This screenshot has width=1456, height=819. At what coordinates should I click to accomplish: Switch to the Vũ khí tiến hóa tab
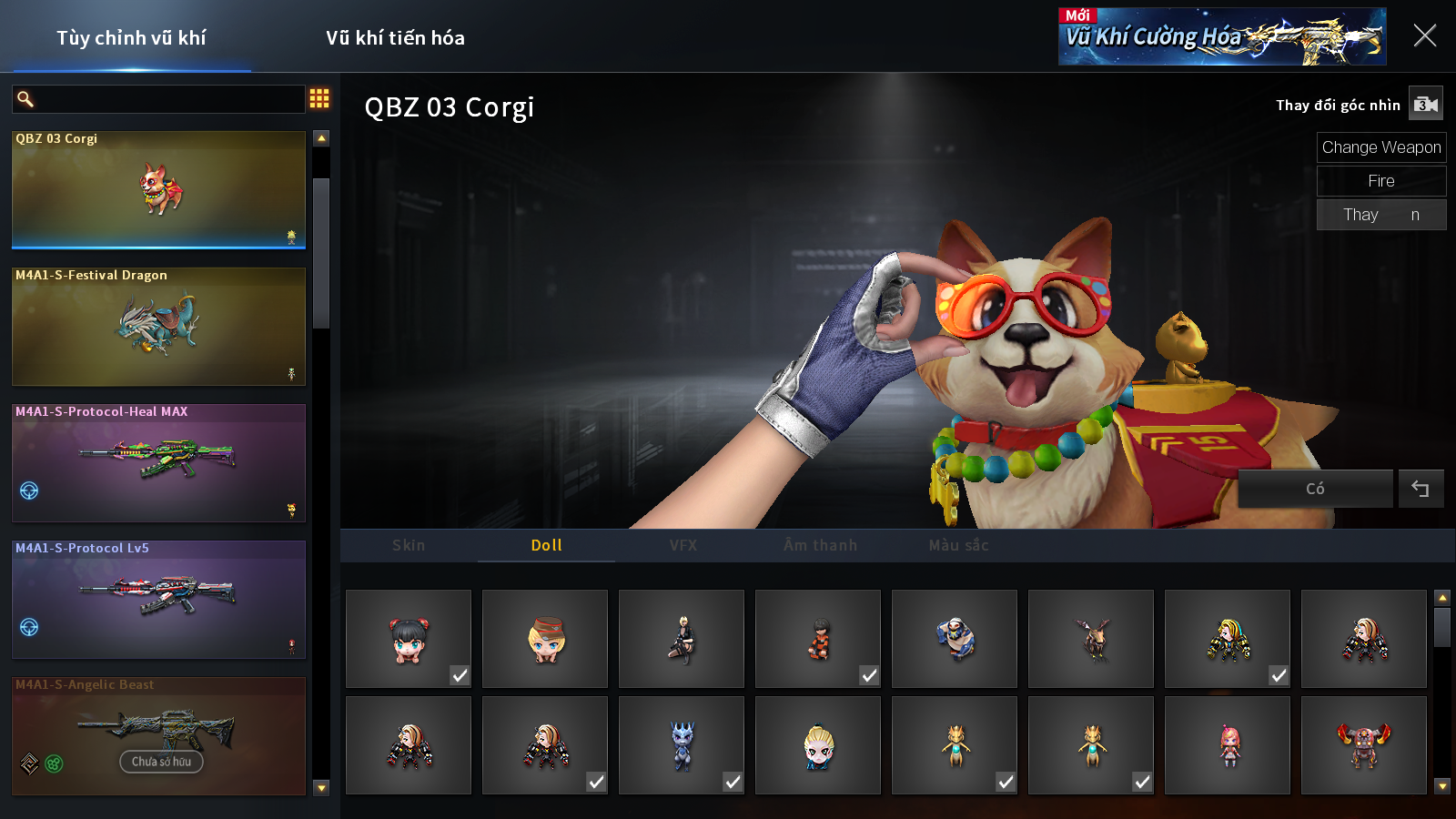pyautogui.click(x=395, y=38)
